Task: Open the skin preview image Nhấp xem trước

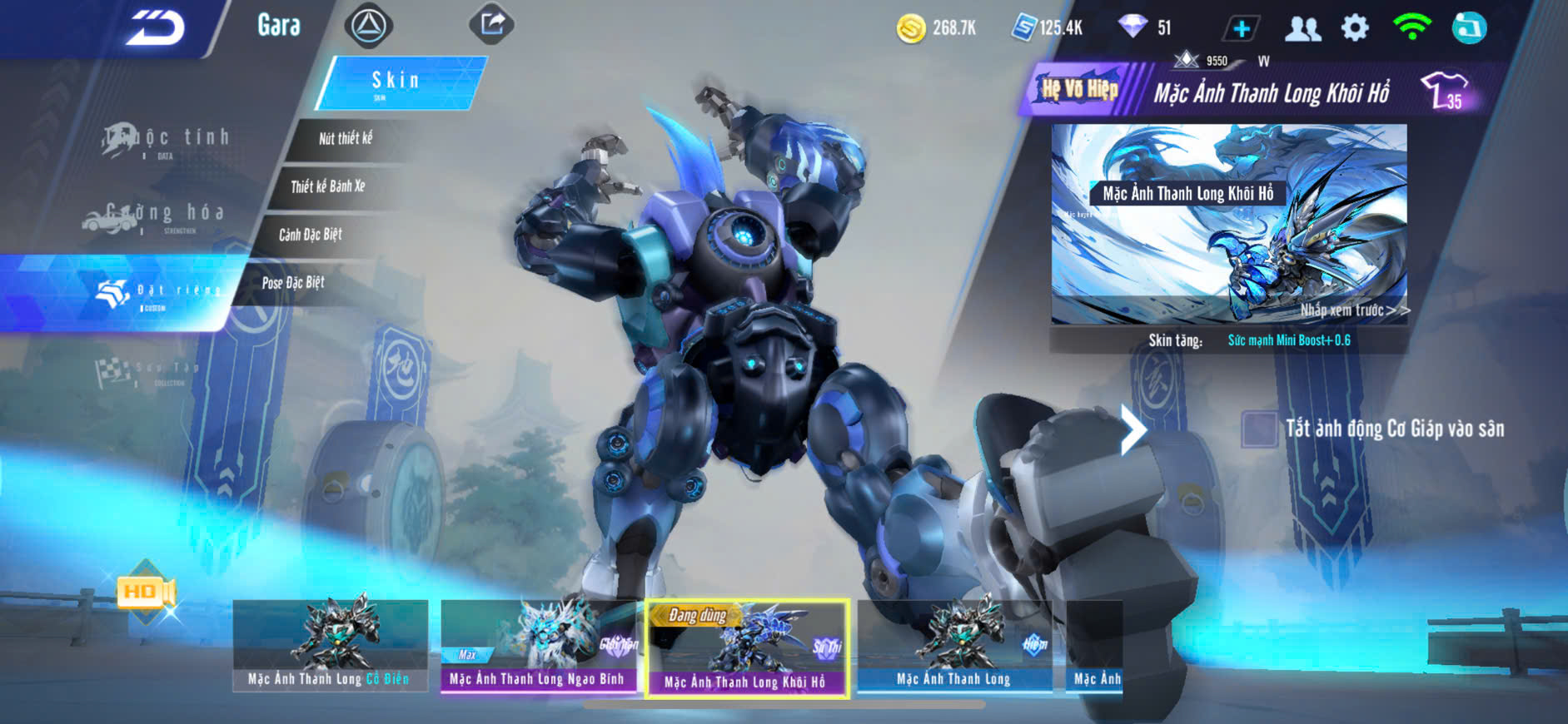Action: point(1229,224)
